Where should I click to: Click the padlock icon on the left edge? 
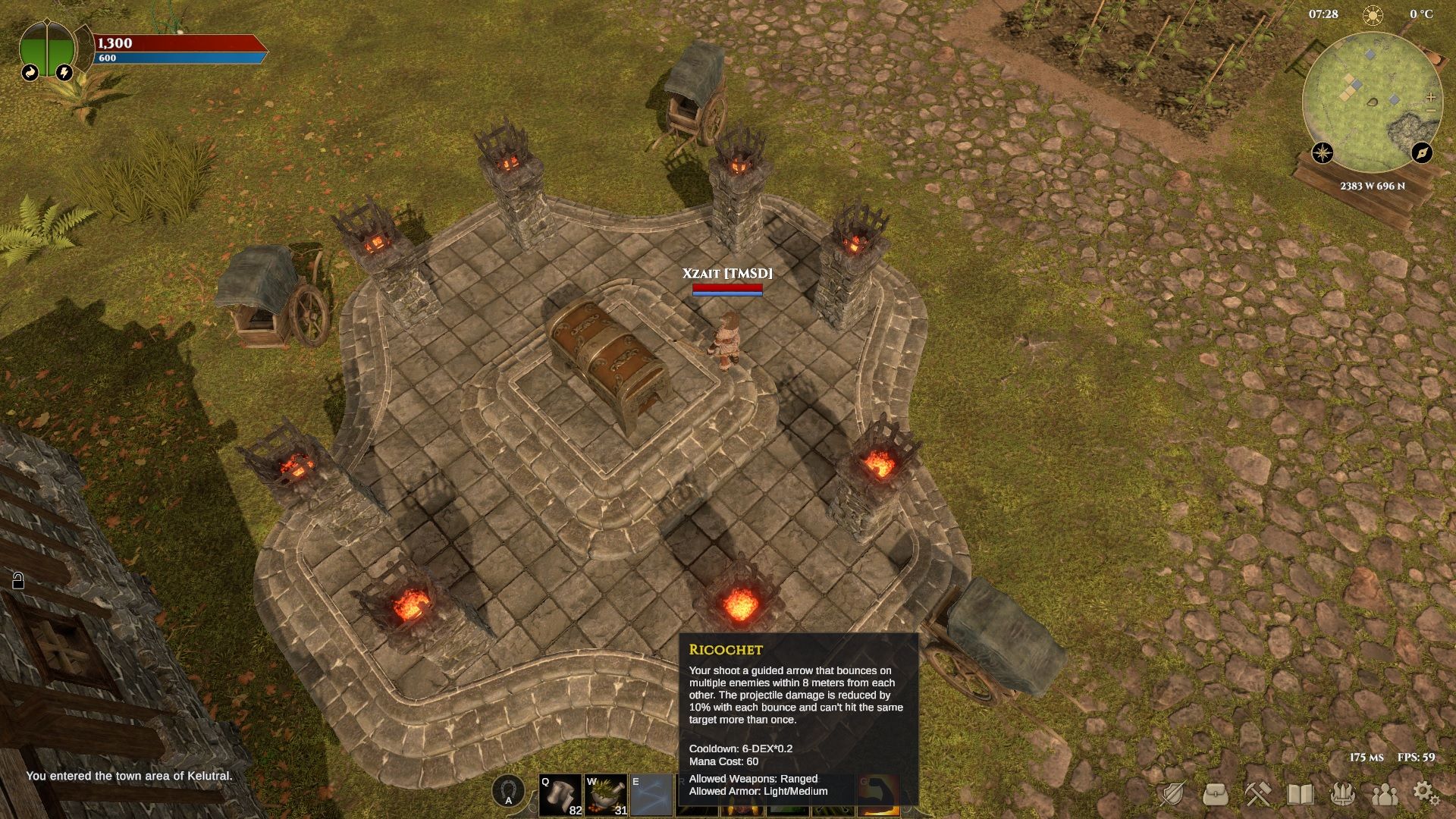[x=18, y=581]
